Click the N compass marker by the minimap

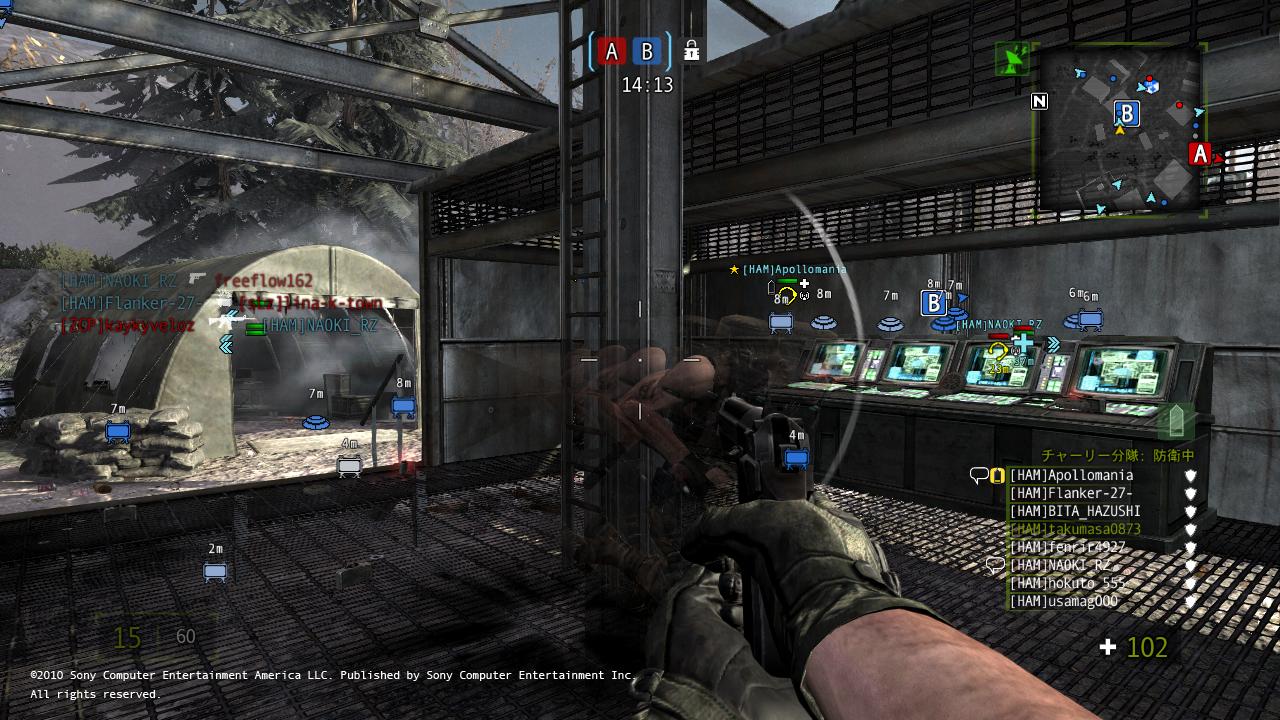(x=1039, y=102)
